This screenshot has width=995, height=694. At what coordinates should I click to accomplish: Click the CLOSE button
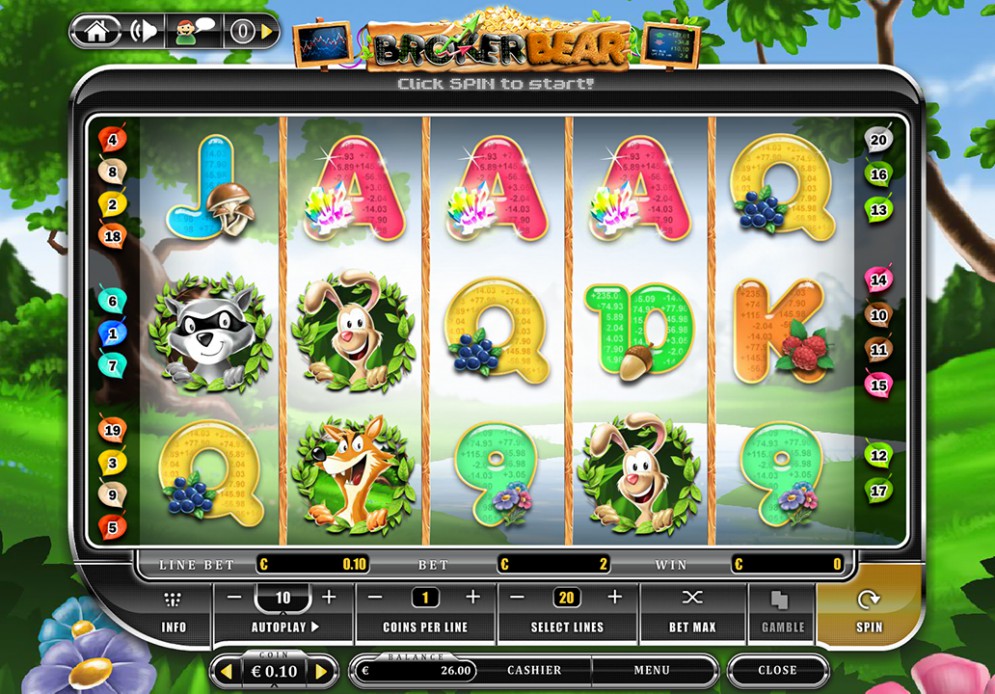[x=777, y=670]
